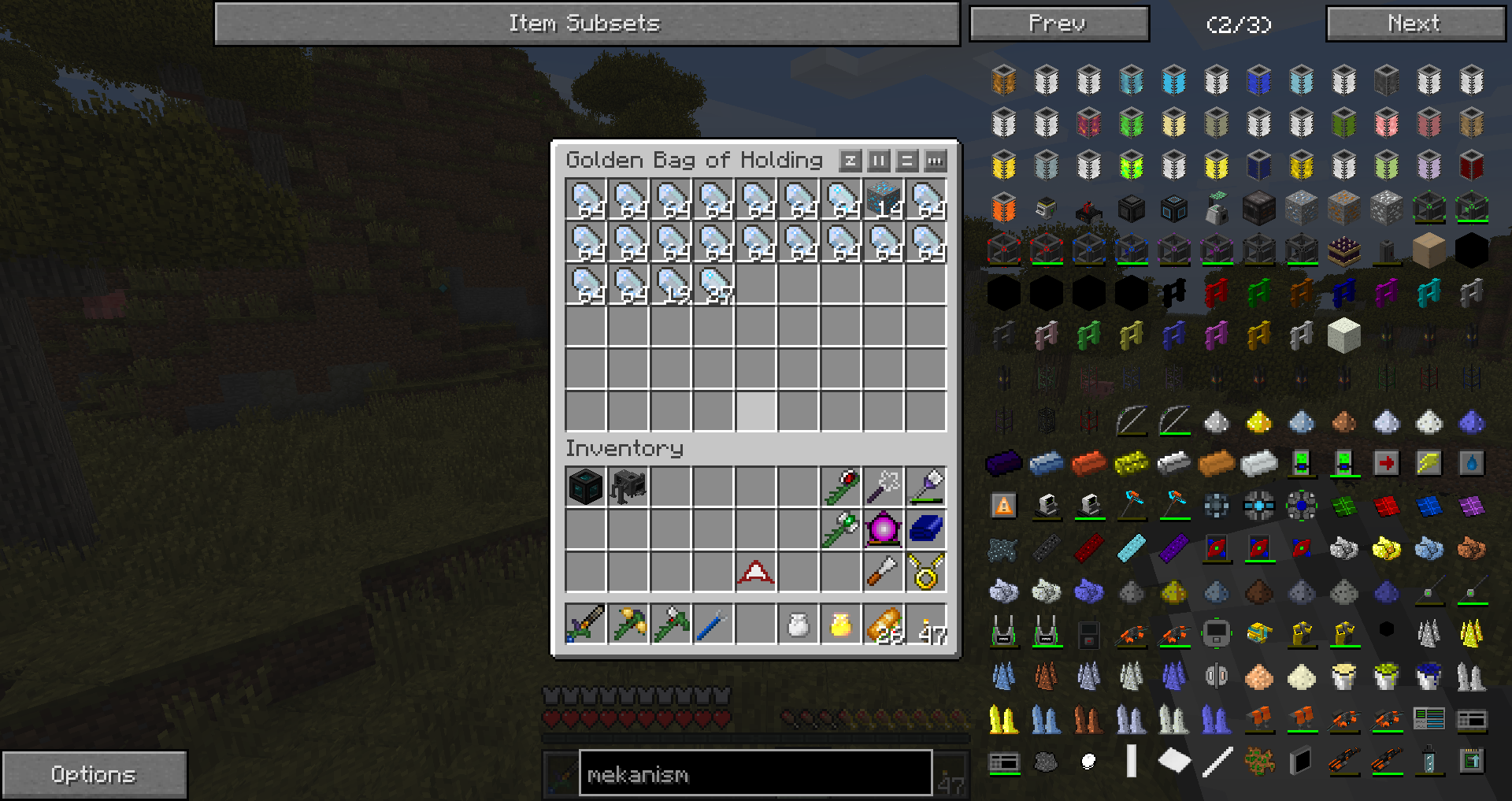
Task: Select the red arrow block in the item list
Action: 1386,464
